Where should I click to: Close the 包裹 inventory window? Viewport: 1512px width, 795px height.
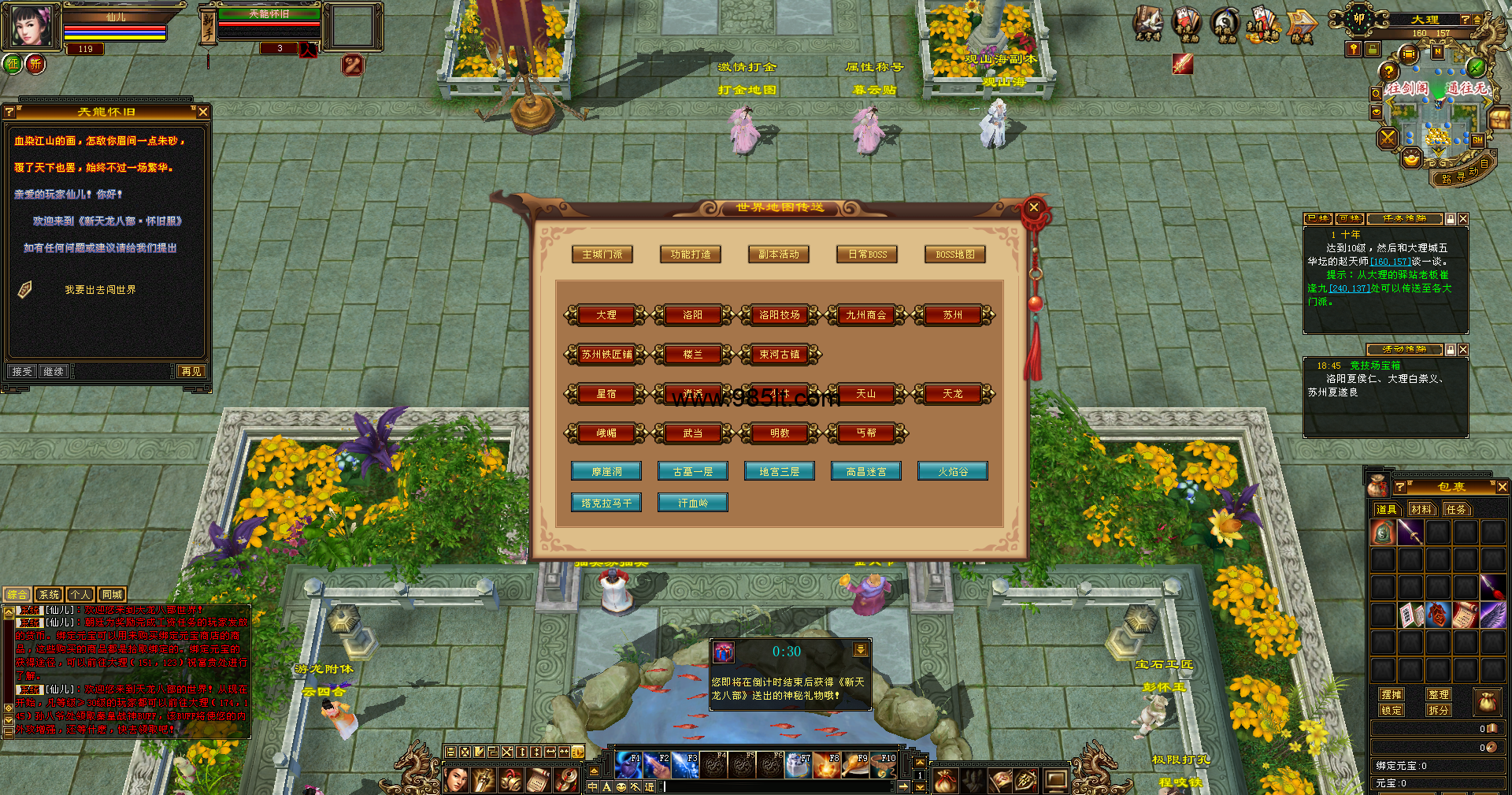(x=1502, y=487)
